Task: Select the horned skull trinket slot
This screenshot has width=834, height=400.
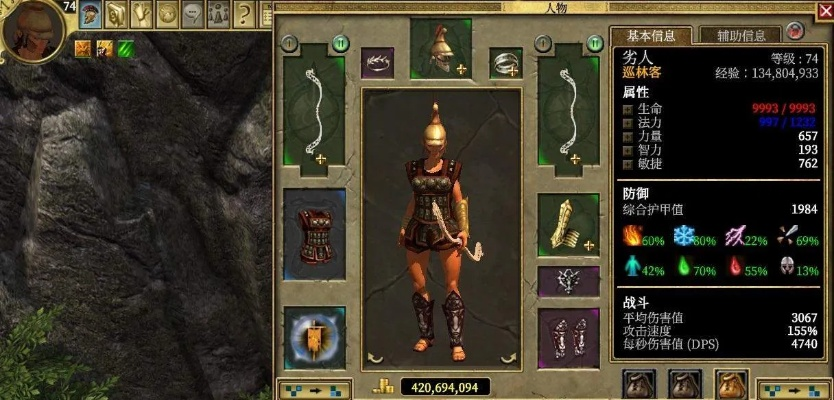Action: click(568, 281)
